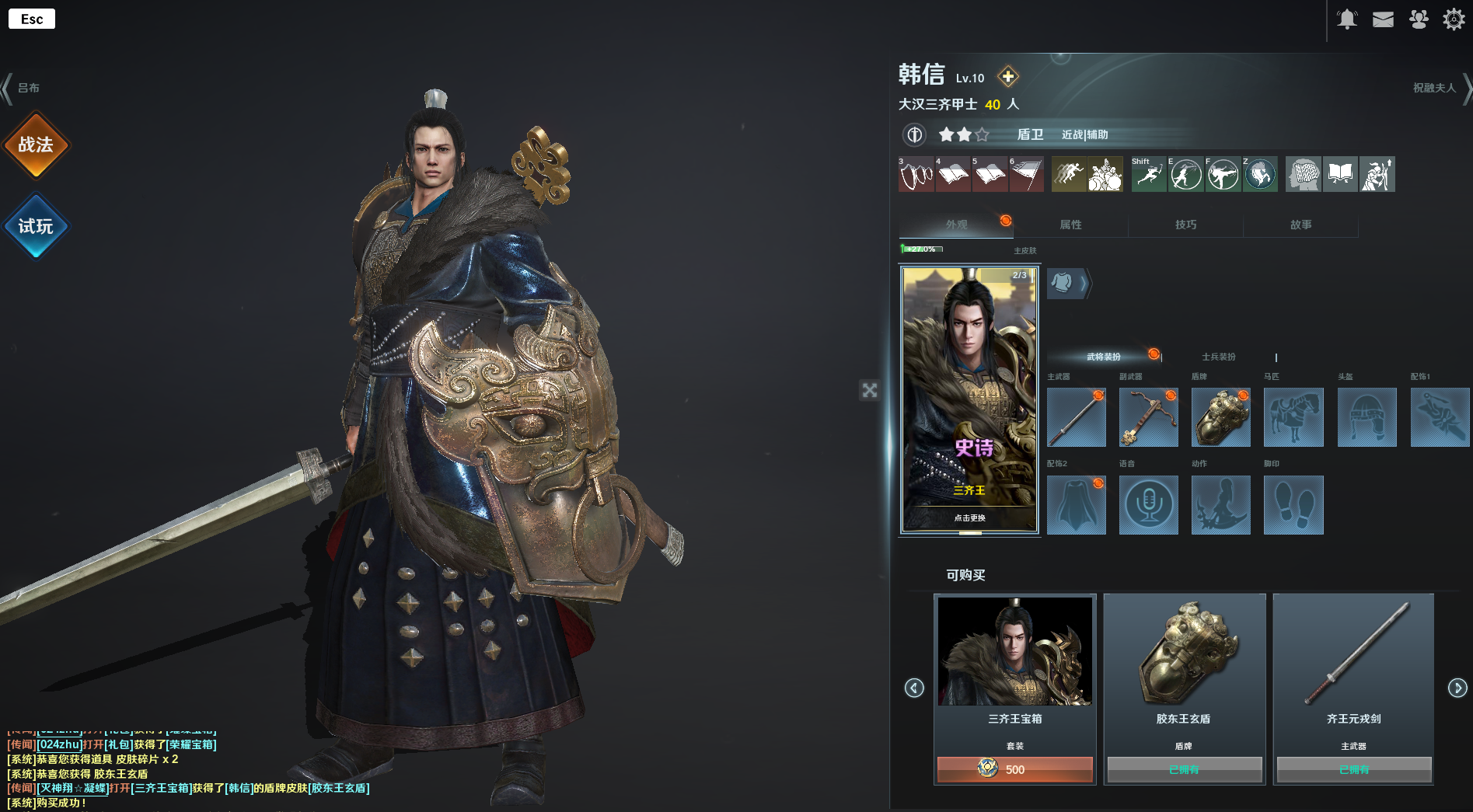The width and height of the screenshot is (1473, 812).
Task: Click the Esc button to exit
Action: click(32, 19)
